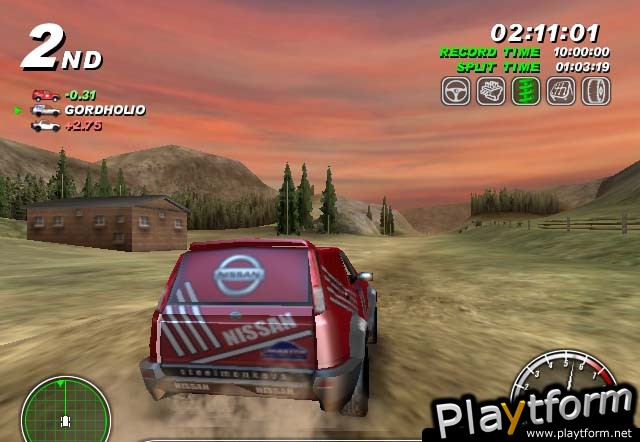Select the GORDHOLIO standings row
Screen dimensions: 640x442
pos(88,110)
